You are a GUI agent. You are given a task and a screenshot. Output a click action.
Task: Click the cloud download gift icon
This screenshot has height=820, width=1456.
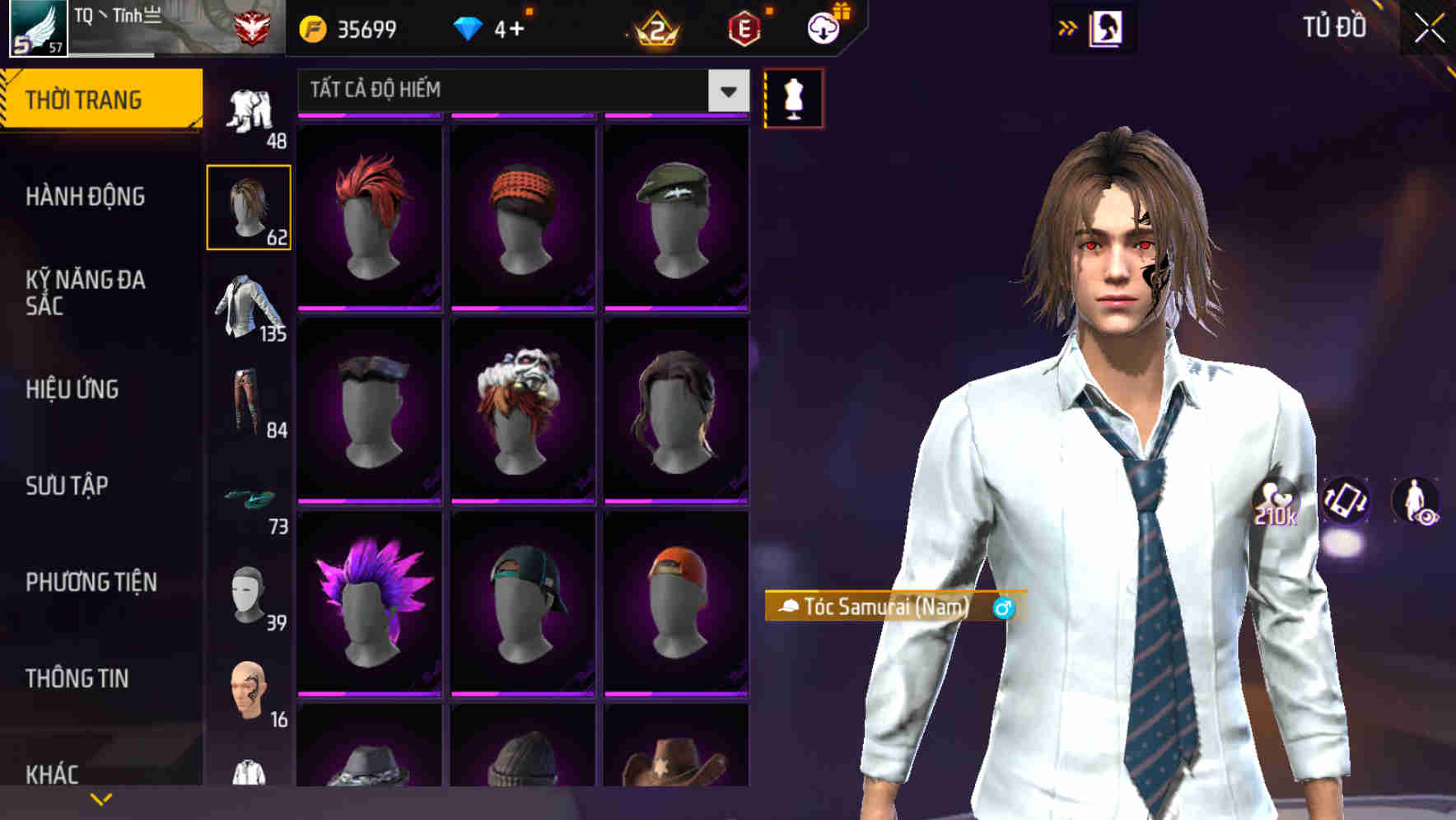pos(822,27)
